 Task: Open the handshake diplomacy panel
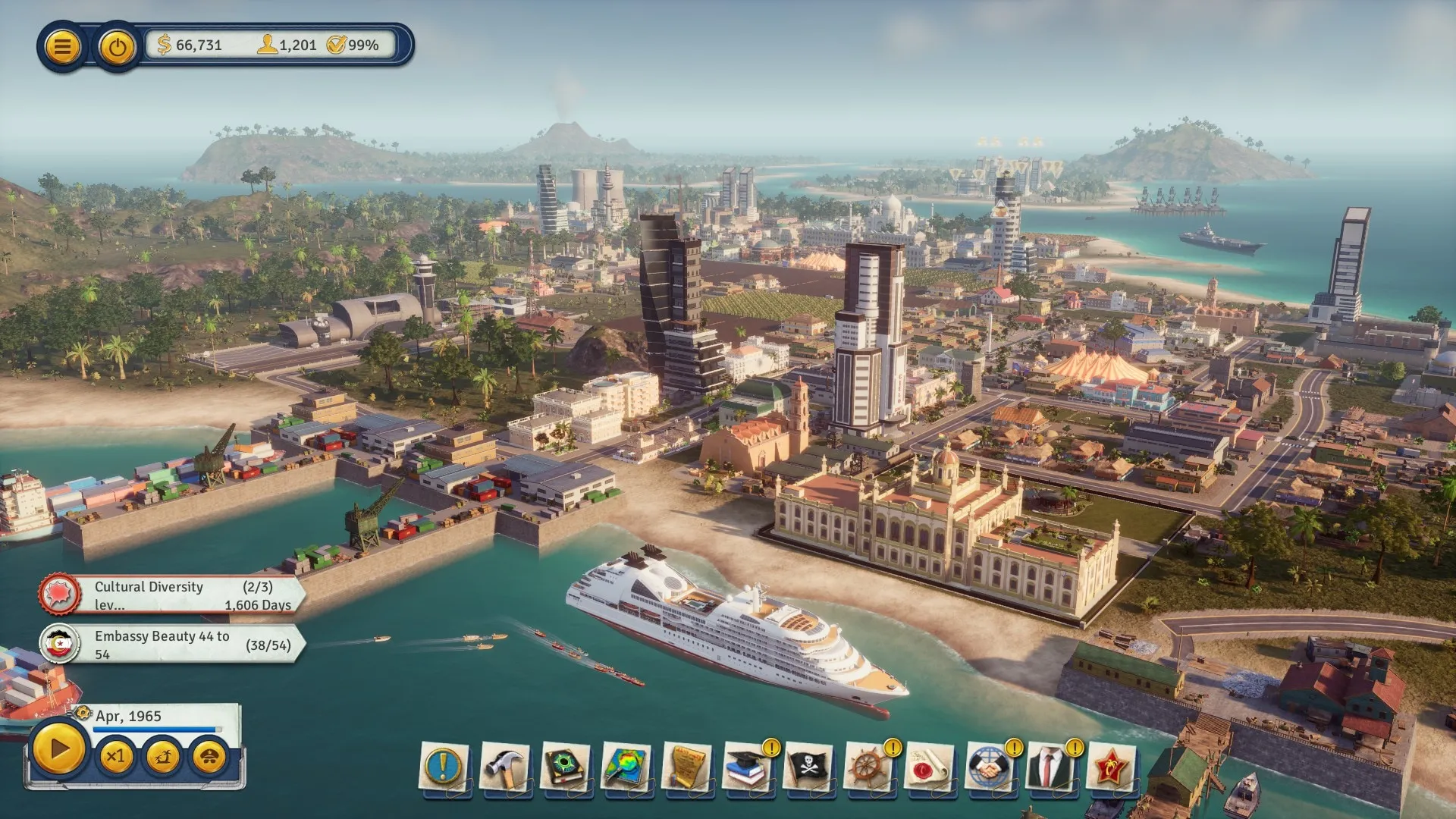990,767
